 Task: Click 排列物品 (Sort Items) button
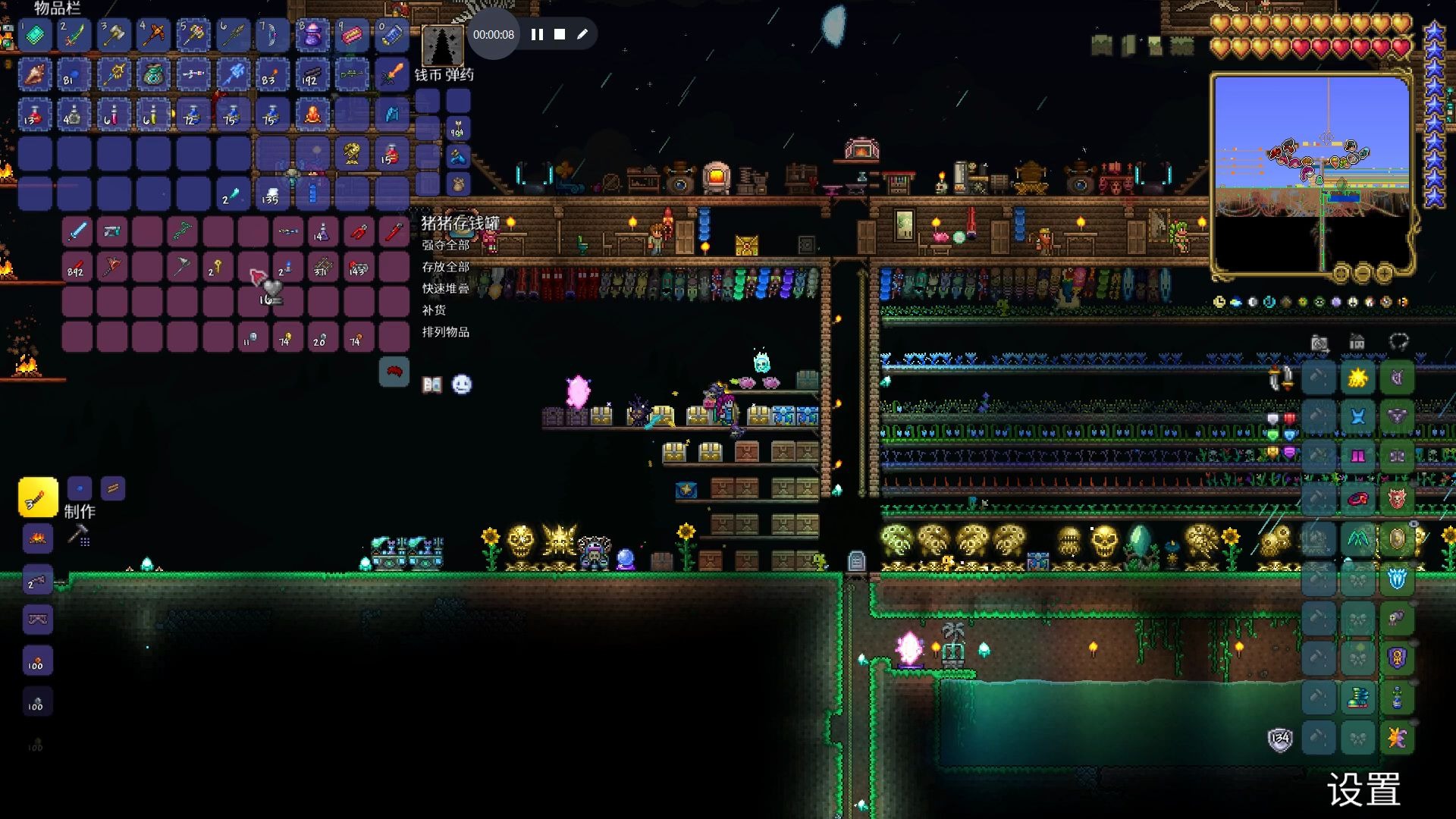446,332
